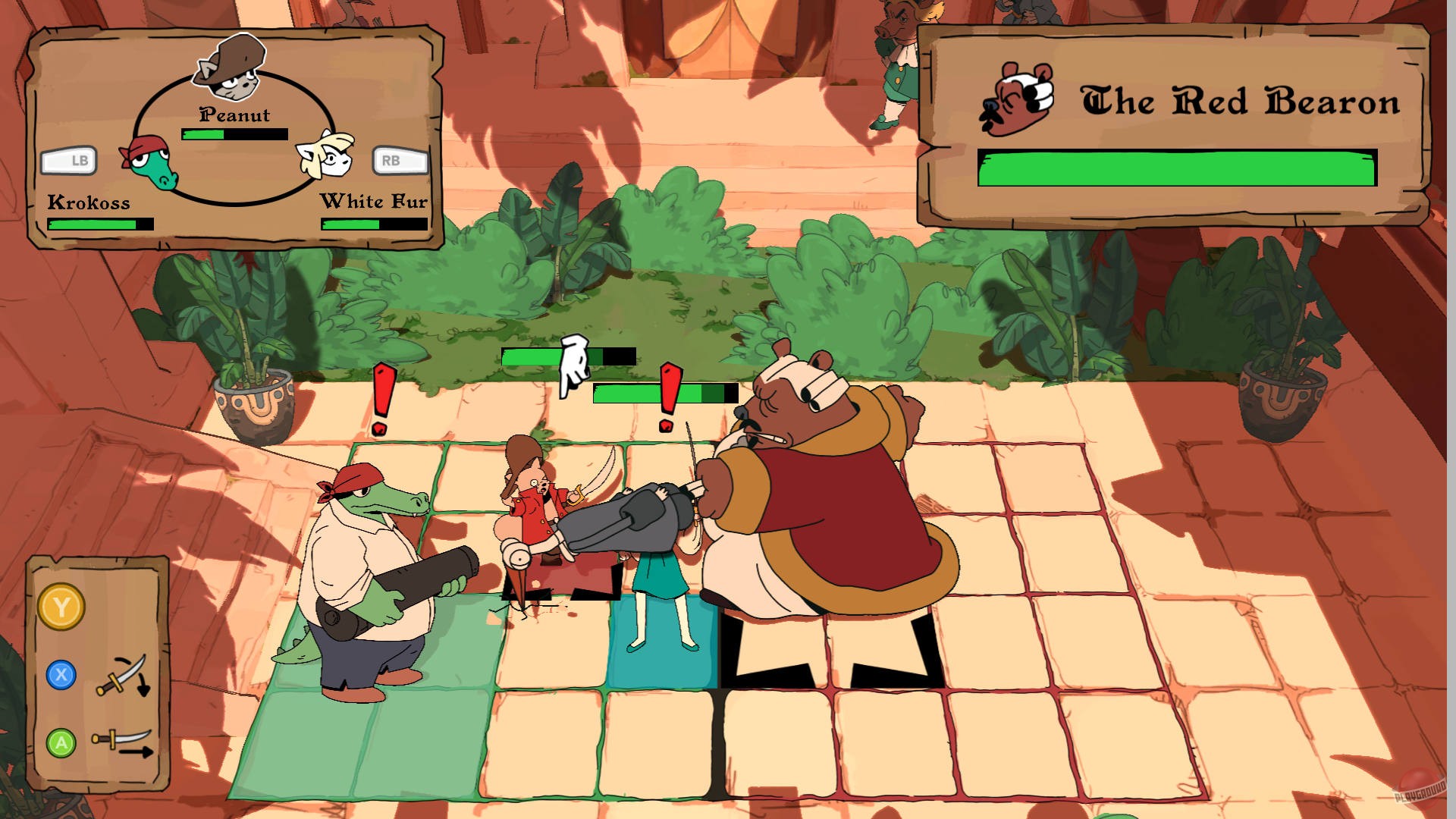
Task: Click the Peanut name label
Action: click(x=234, y=115)
